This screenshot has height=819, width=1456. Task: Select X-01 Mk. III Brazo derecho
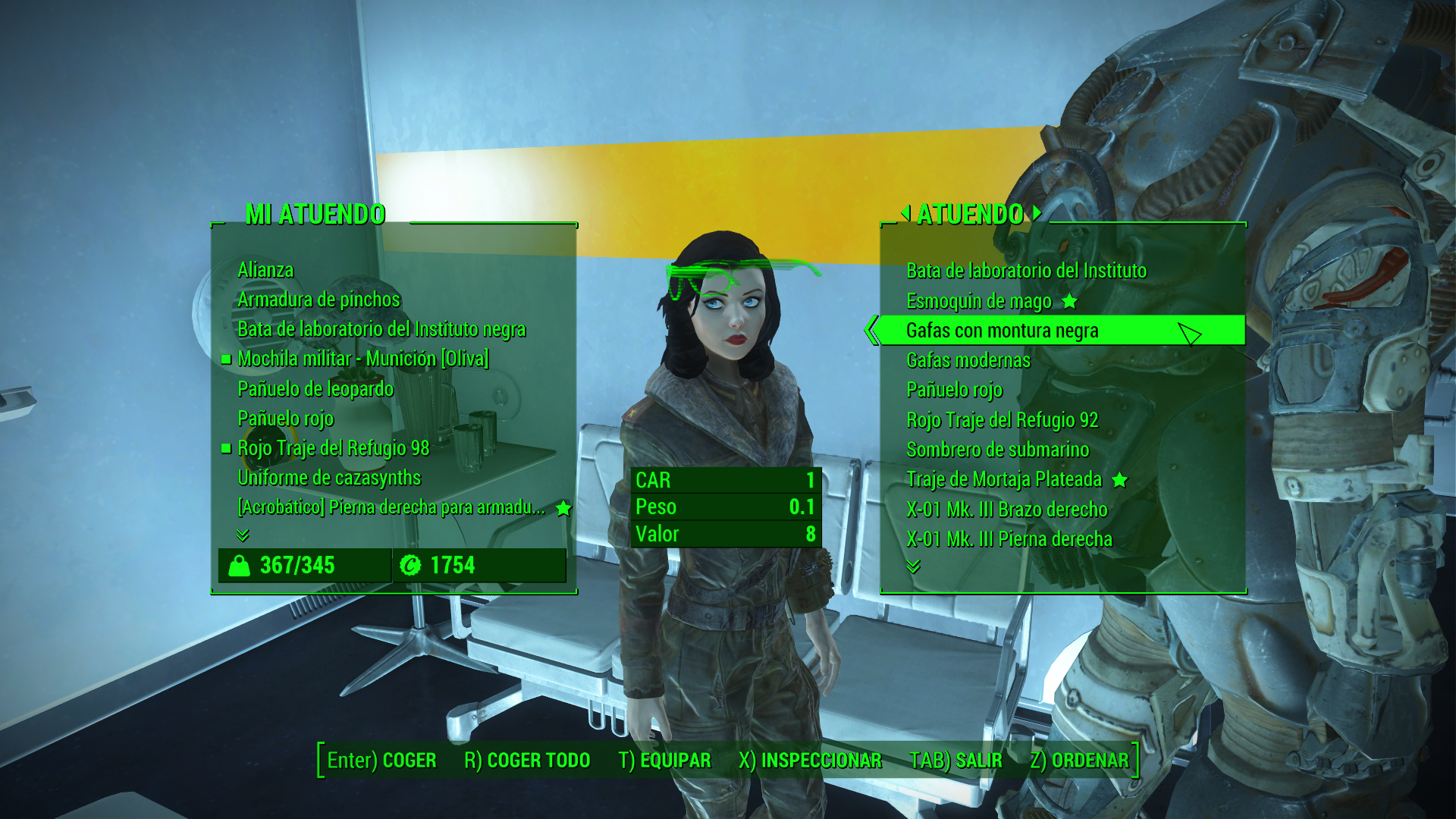click(x=1006, y=510)
